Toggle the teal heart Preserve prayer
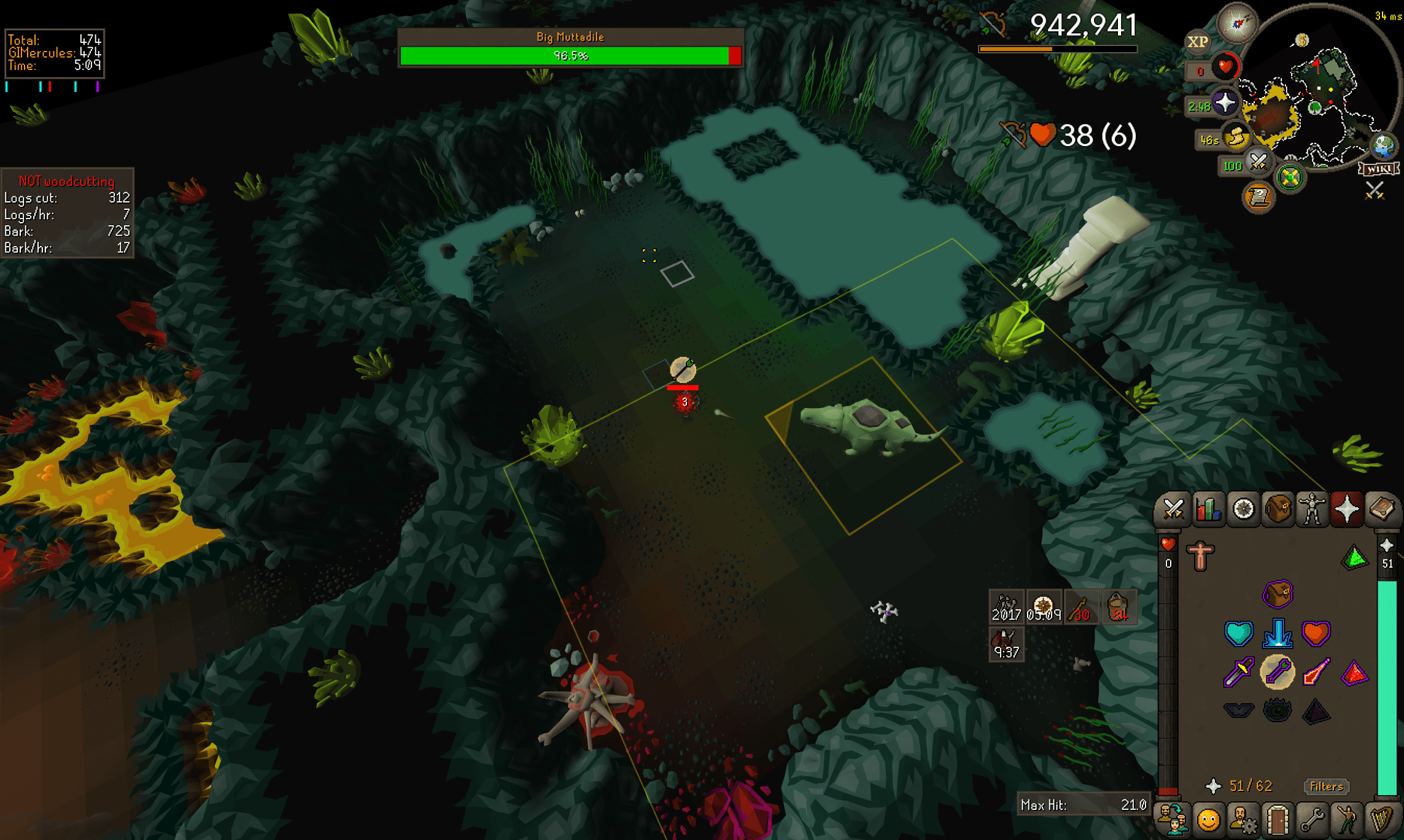The height and width of the screenshot is (840, 1404). pos(1238,633)
